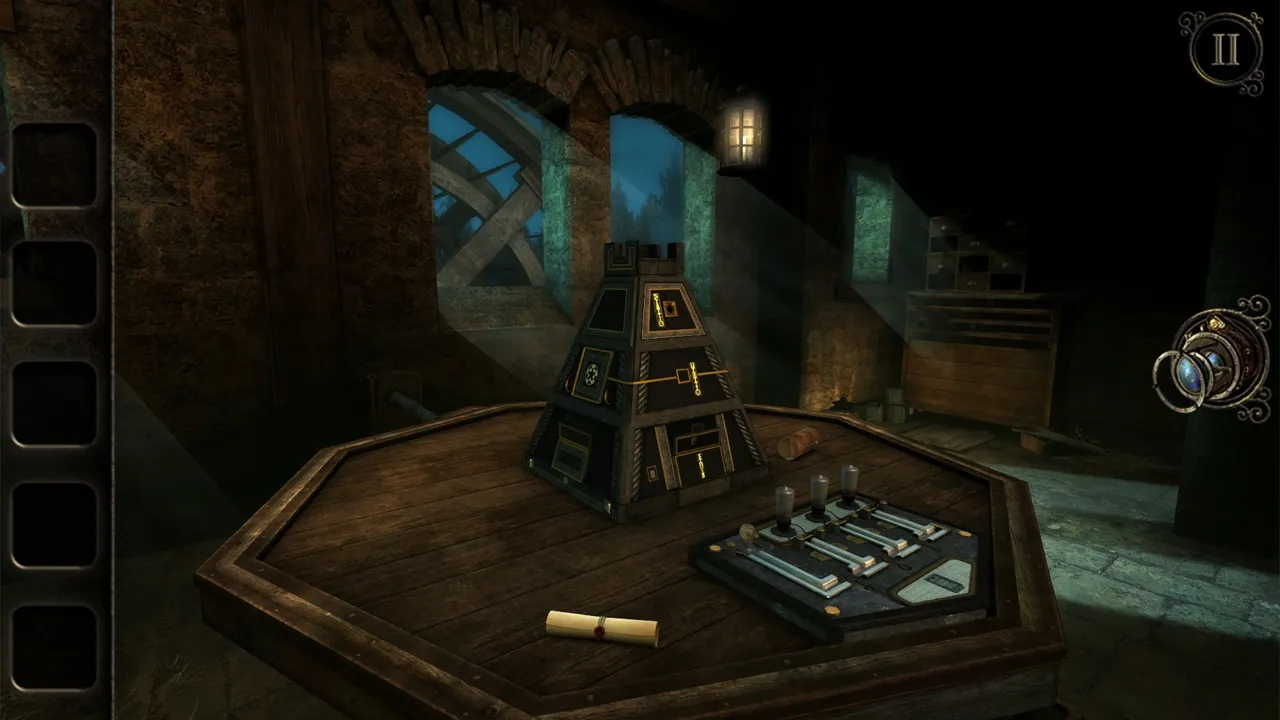This screenshot has height=720, width=1280.
Task: Pause the game with the top-right button
Action: [x=1225, y=51]
